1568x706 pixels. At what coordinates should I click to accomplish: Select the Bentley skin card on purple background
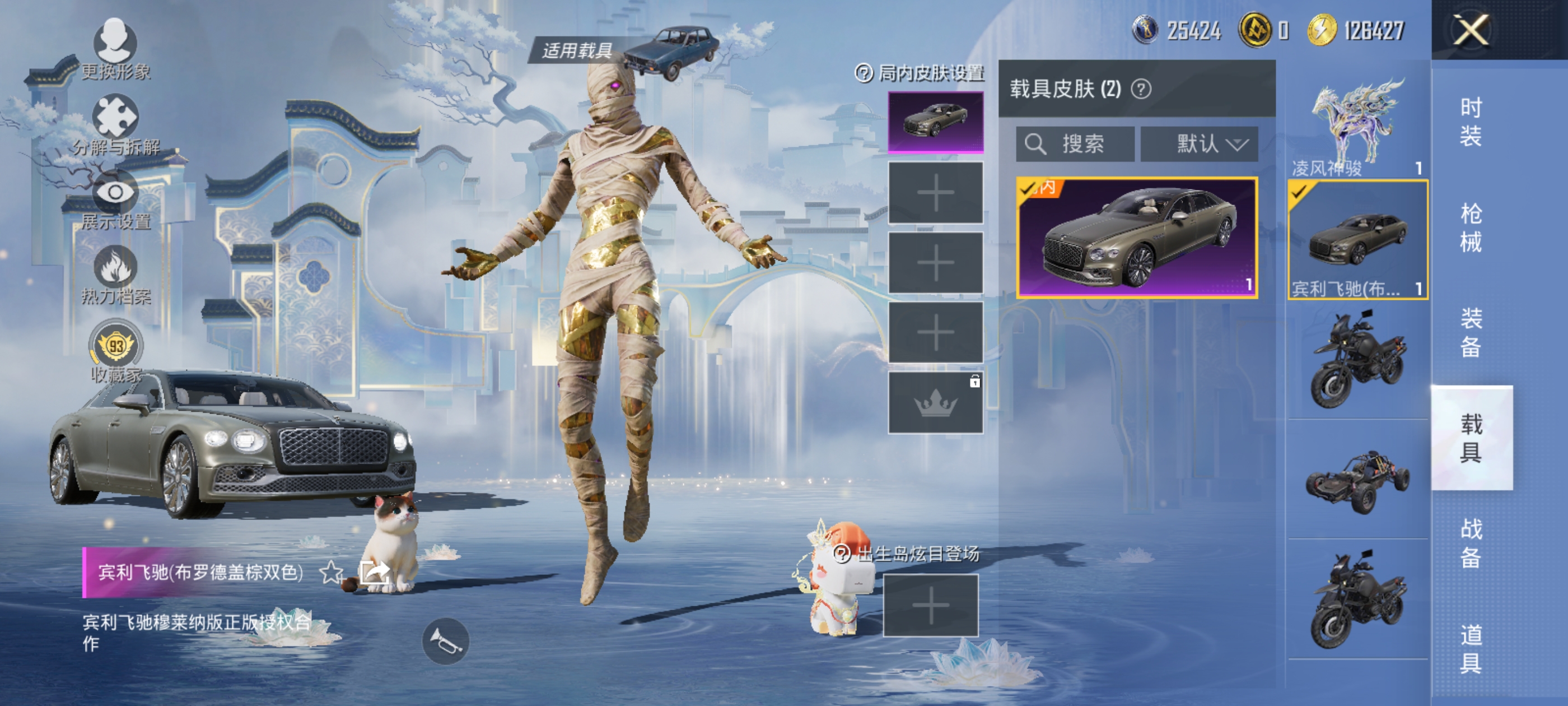coord(1137,238)
